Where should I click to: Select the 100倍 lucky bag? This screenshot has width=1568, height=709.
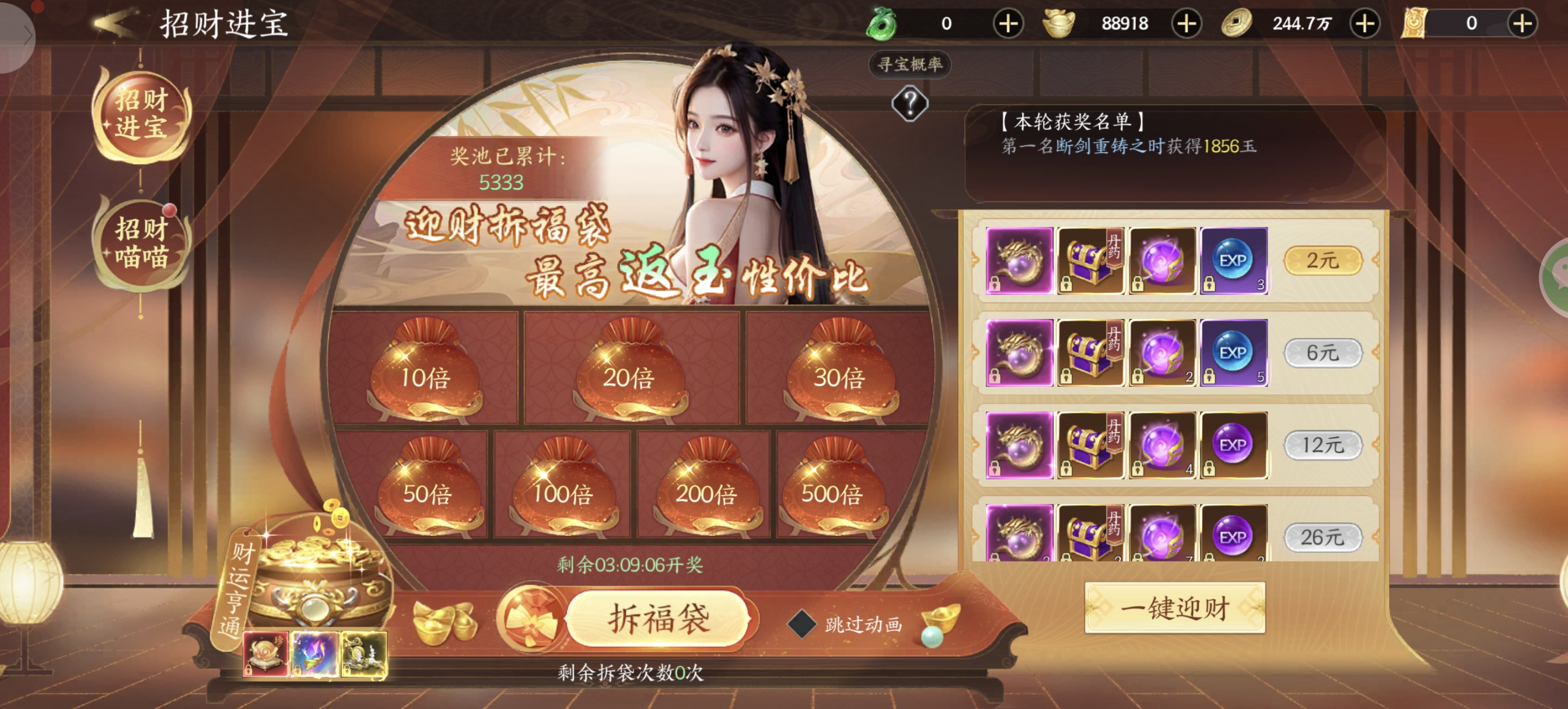tap(562, 488)
